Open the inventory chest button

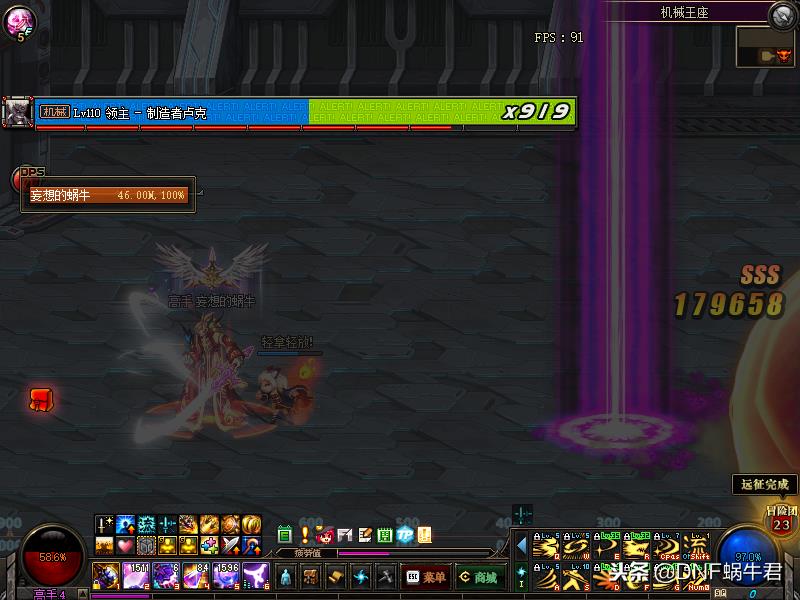[310, 577]
